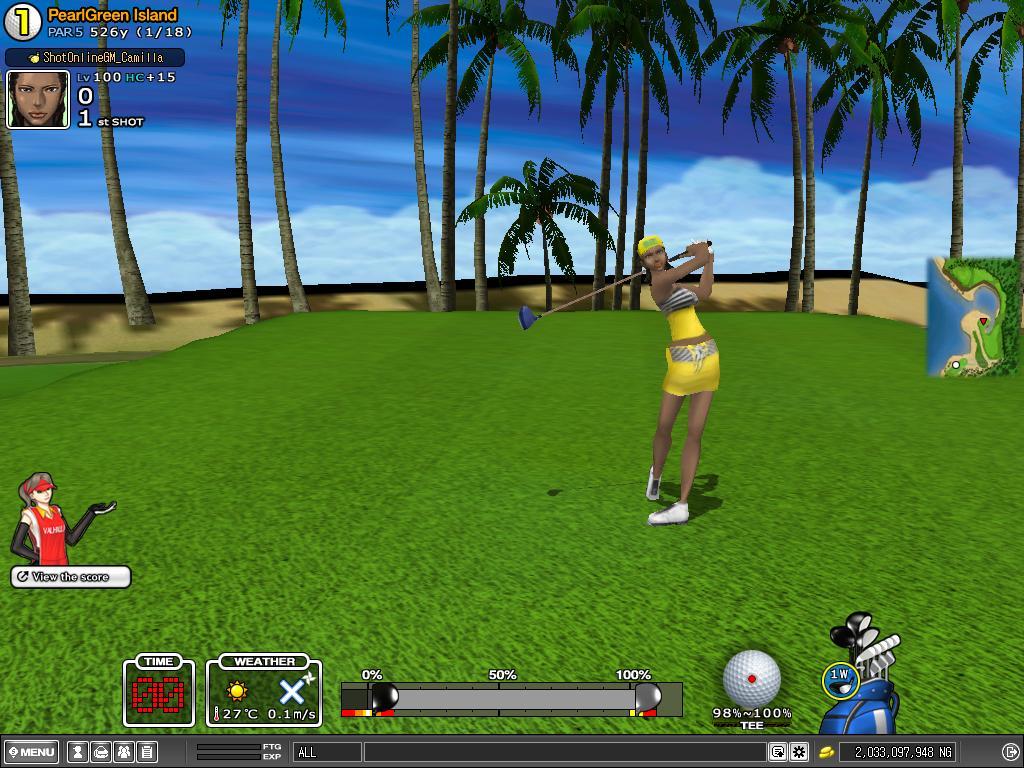Expand the chat log window

tap(777, 752)
